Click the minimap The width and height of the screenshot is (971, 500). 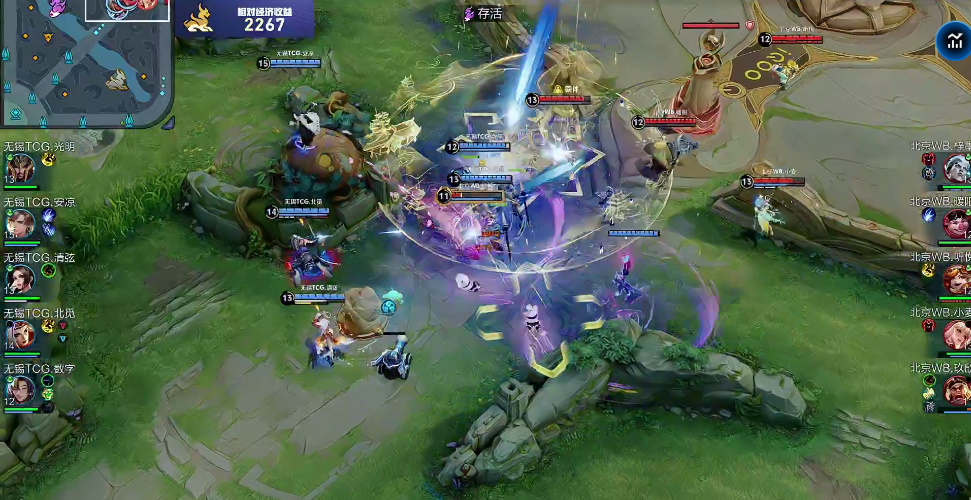pyautogui.click(x=85, y=62)
